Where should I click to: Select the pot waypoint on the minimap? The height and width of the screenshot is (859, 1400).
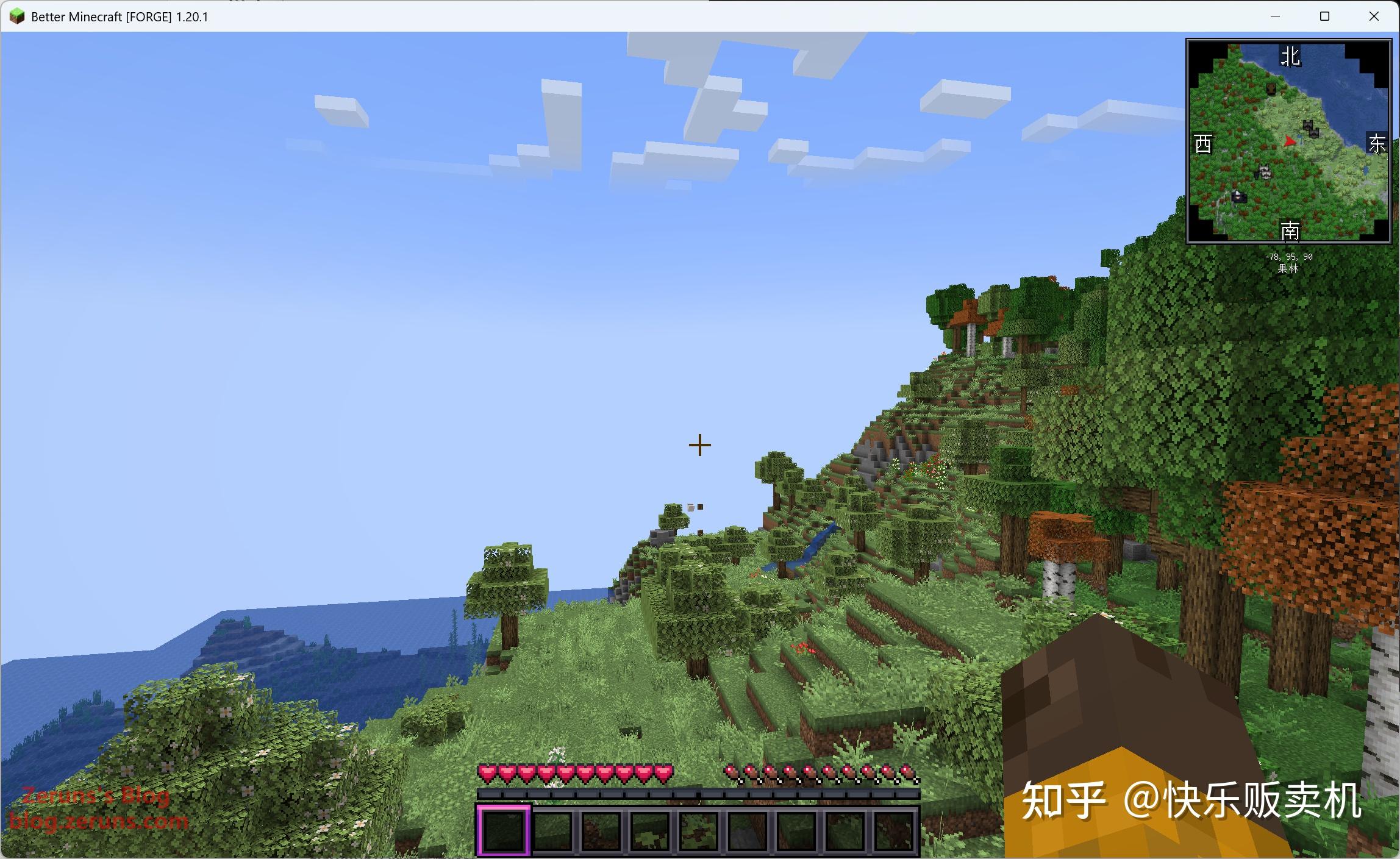pyautogui.click(x=1270, y=89)
